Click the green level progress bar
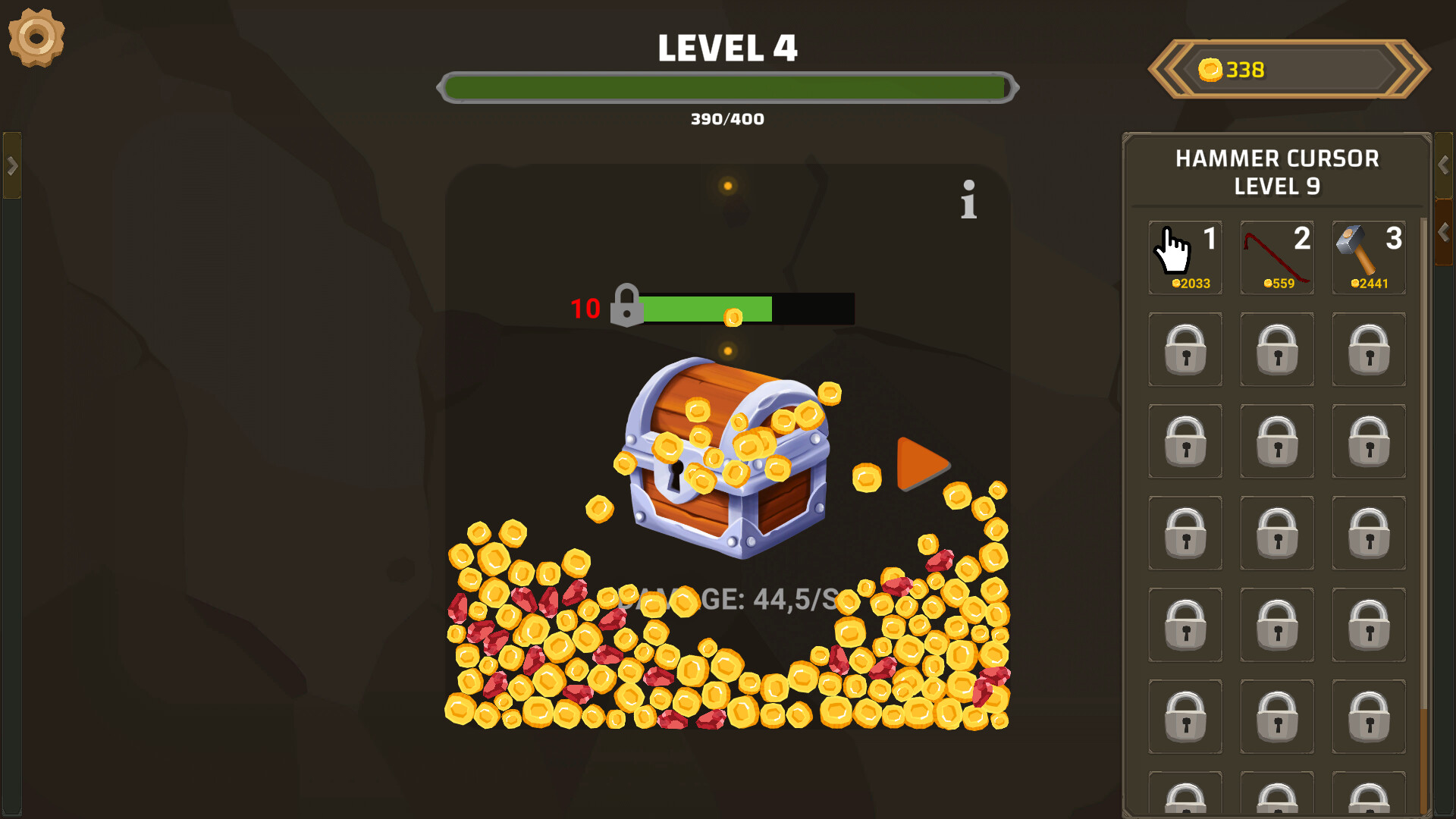This screenshot has height=819, width=1456. 727,87
